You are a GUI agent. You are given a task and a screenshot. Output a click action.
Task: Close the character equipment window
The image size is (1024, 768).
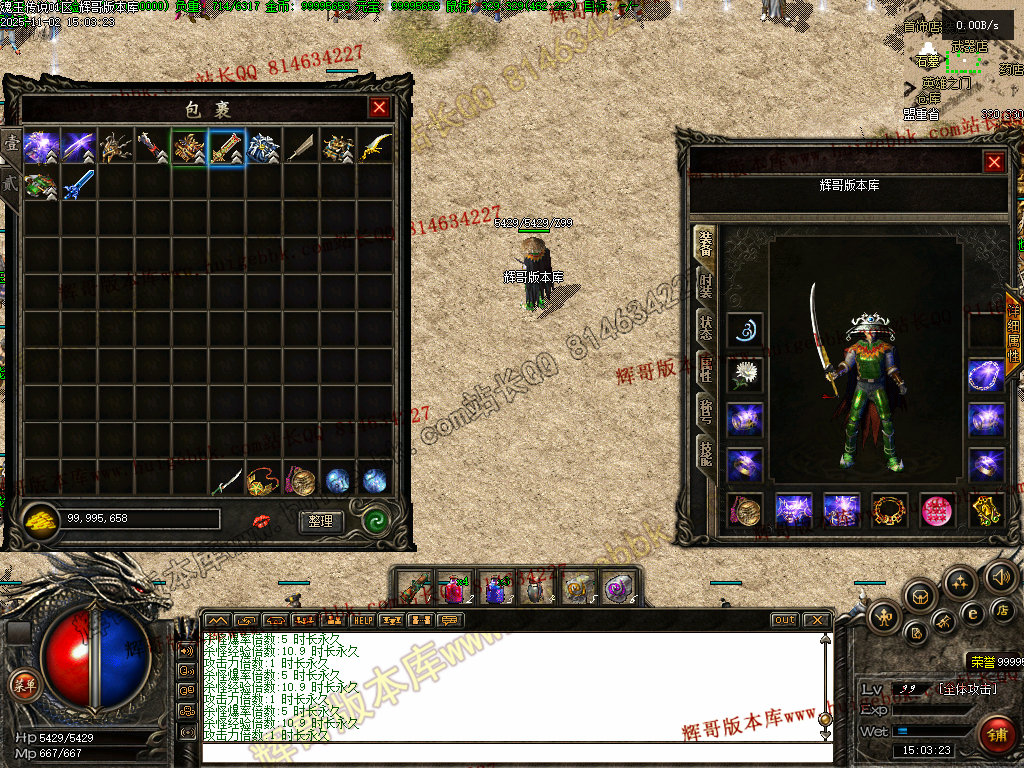(x=993, y=162)
